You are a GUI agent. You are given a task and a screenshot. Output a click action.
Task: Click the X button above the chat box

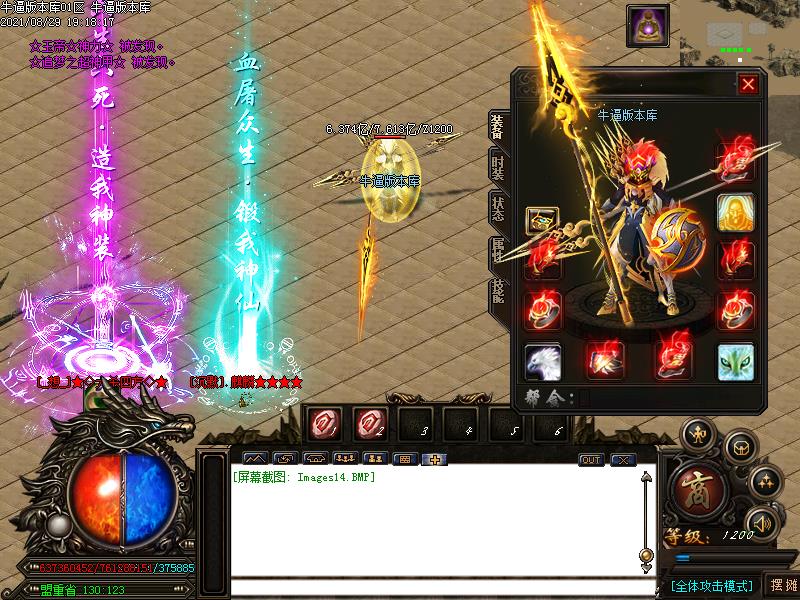tap(623, 460)
